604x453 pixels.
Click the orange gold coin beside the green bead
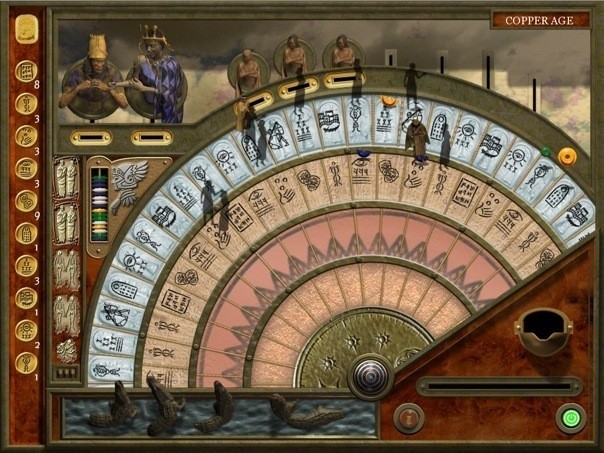[x=567, y=156]
